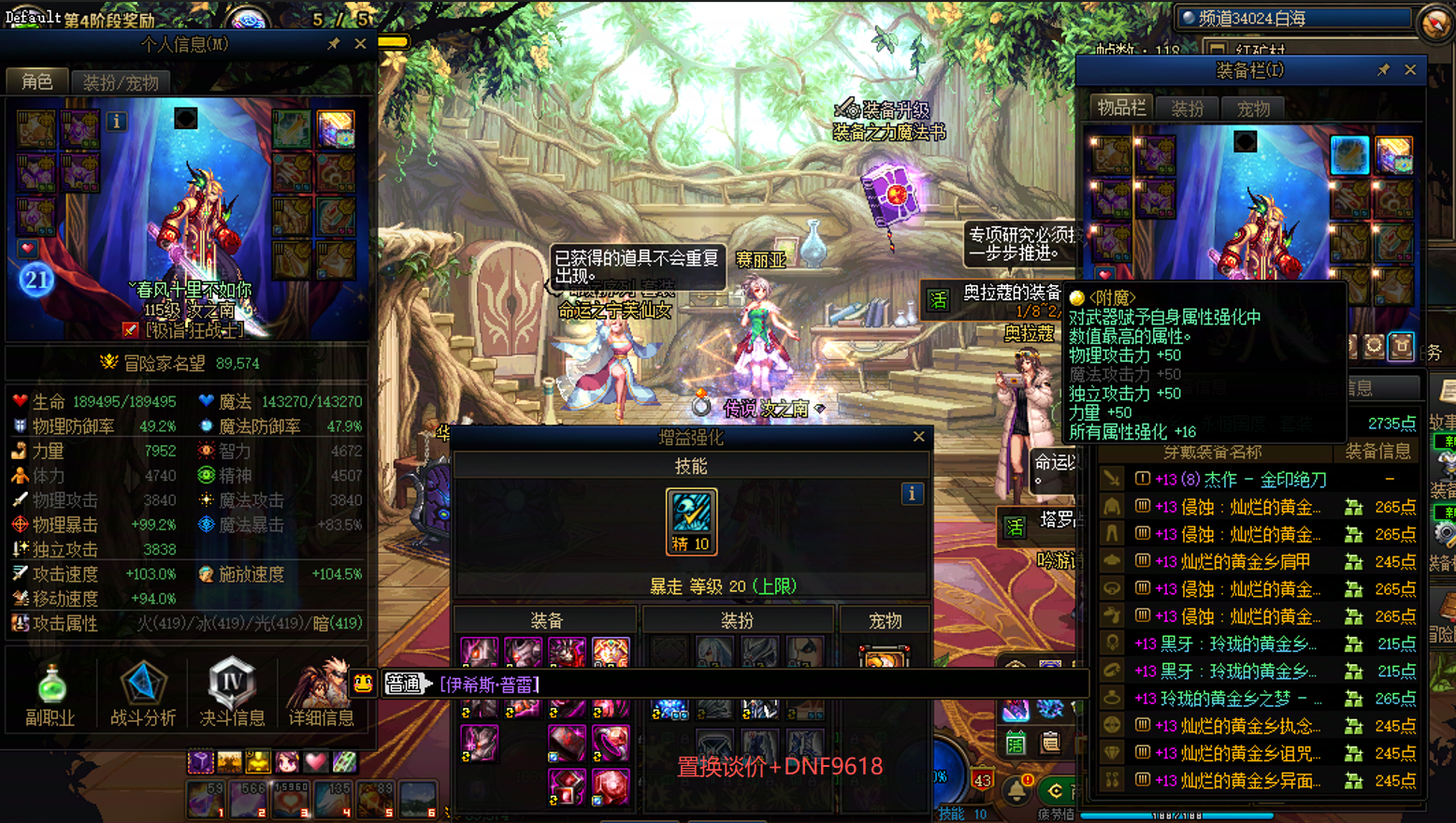Switch to the 物品栏 inventory tab

(1120, 108)
